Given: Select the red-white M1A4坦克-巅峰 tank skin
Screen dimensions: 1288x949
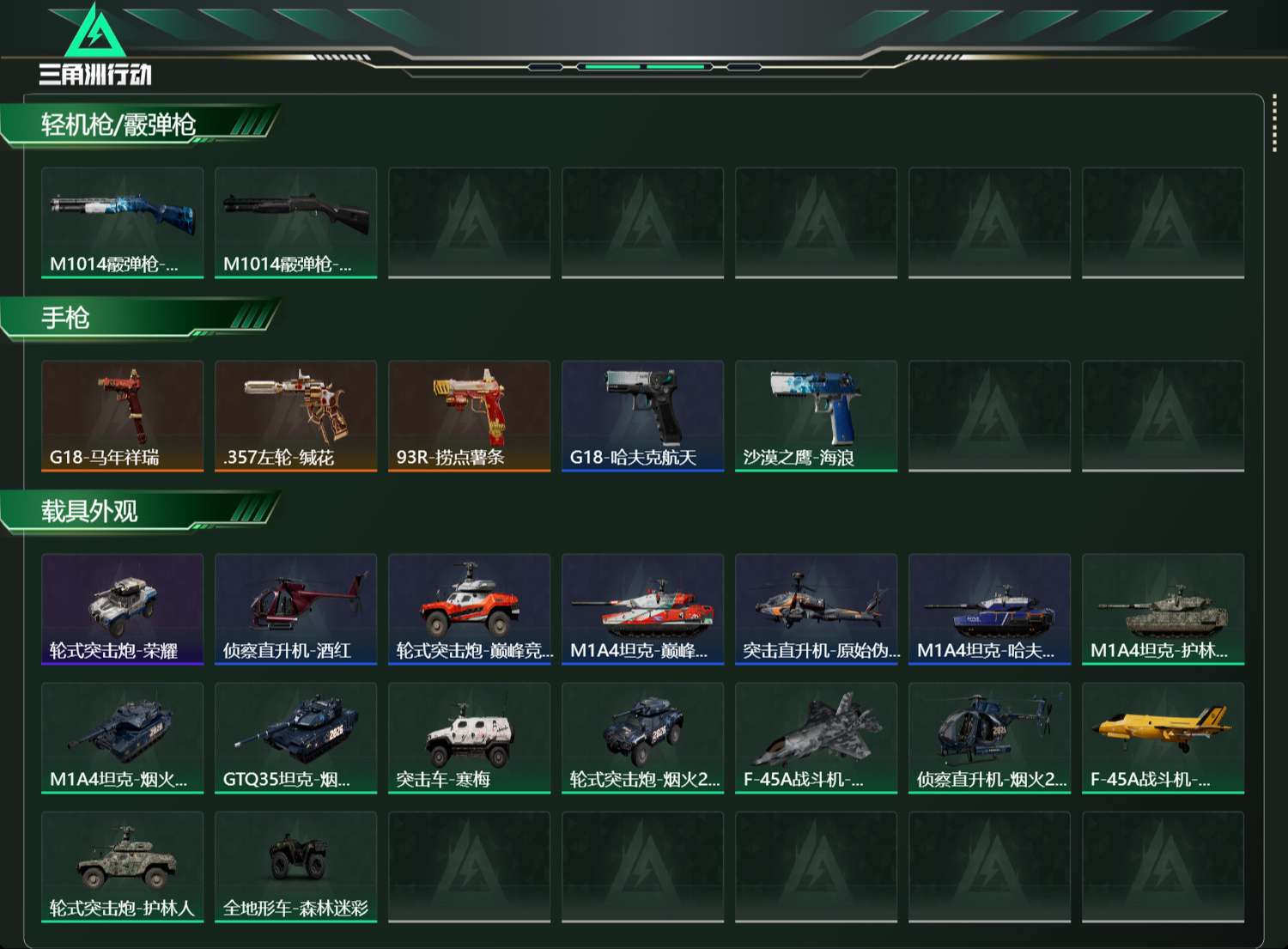Looking at the screenshot, I should (643, 609).
